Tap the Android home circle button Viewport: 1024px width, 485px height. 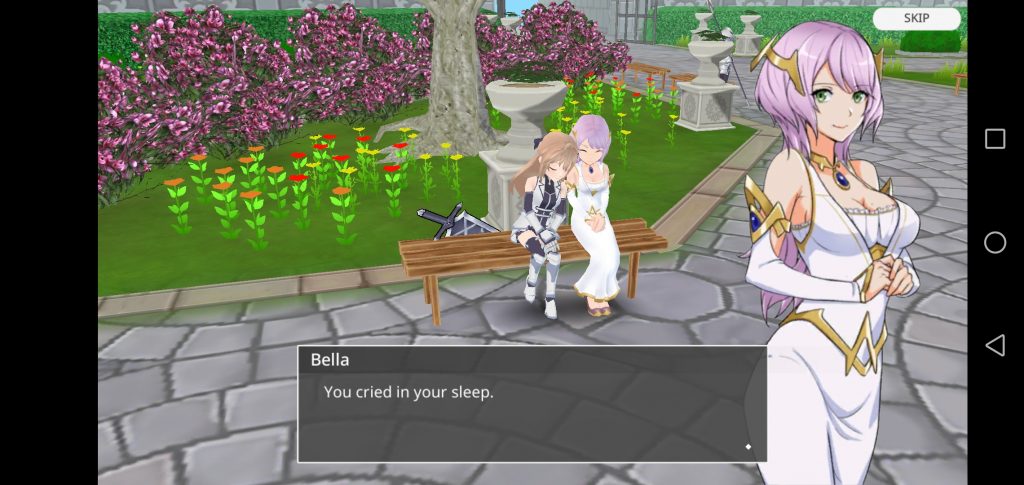995,242
